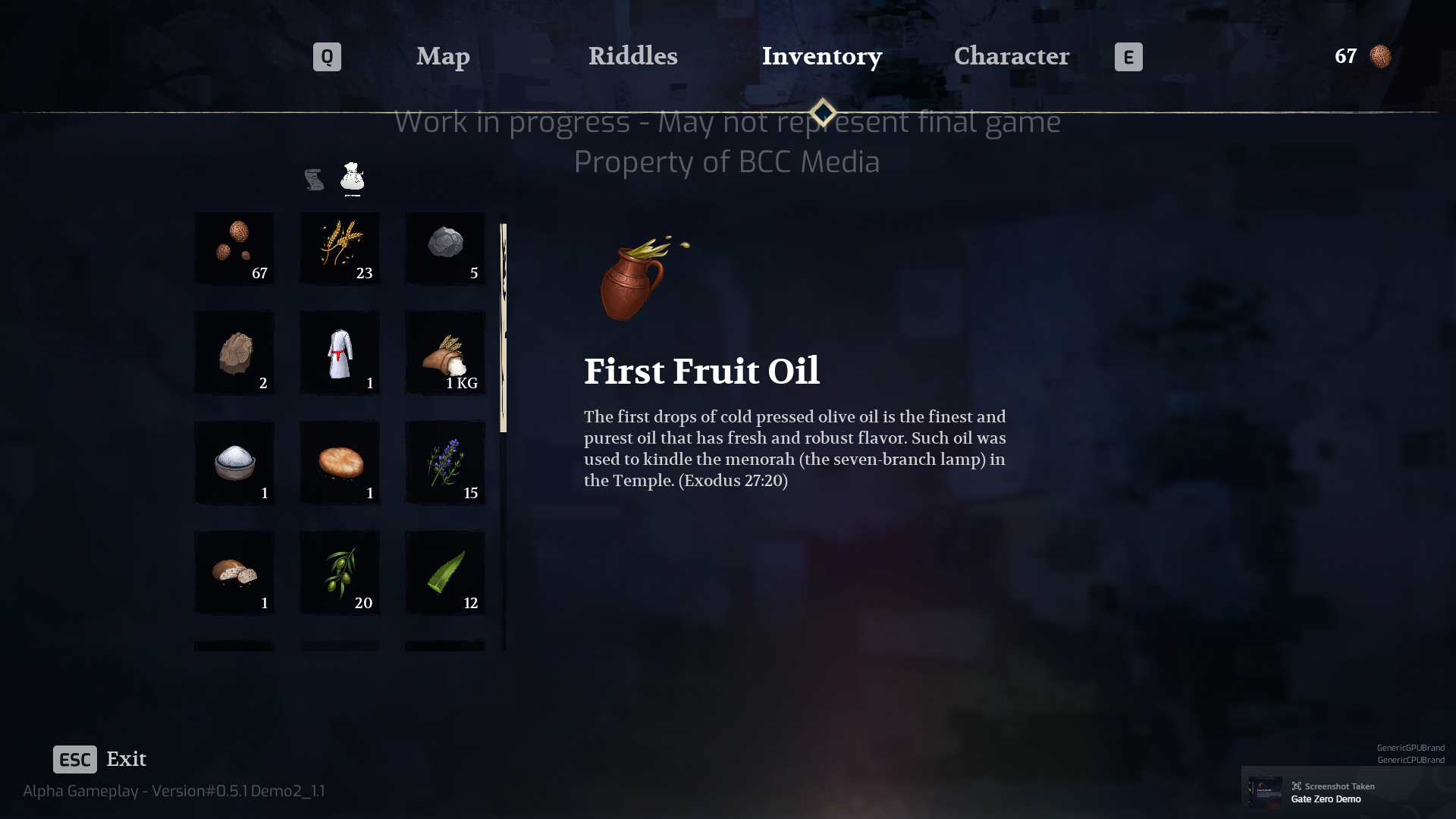This screenshot has height=819, width=1456.
Task: Pick the sliced bread loaf slot
Action: pos(234,573)
